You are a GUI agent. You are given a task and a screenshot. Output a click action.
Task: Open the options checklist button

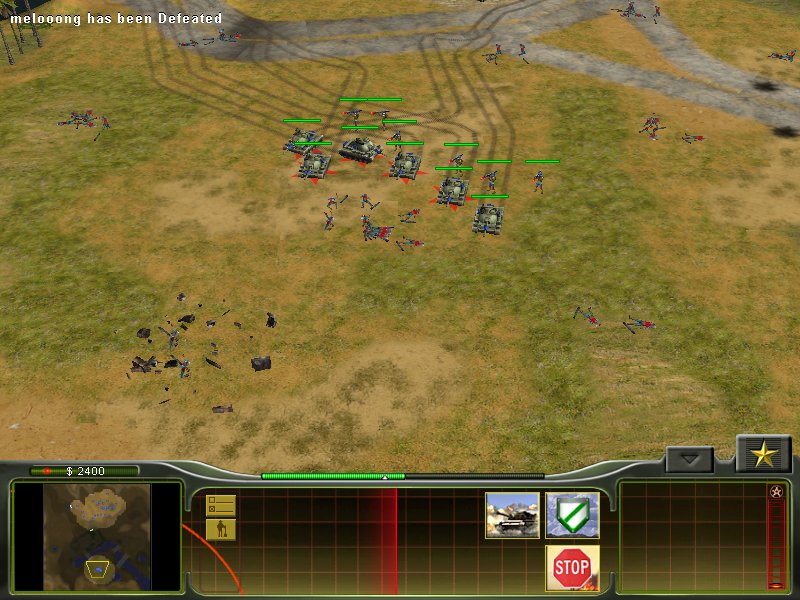[220, 505]
